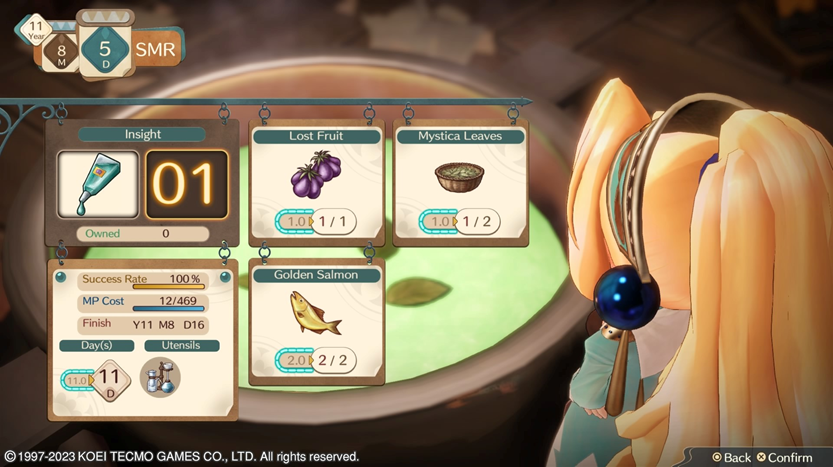Click the Utensils flask icon
The height and width of the screenshot is (467, 833).
pyautogui.click(x=160, y=378)
